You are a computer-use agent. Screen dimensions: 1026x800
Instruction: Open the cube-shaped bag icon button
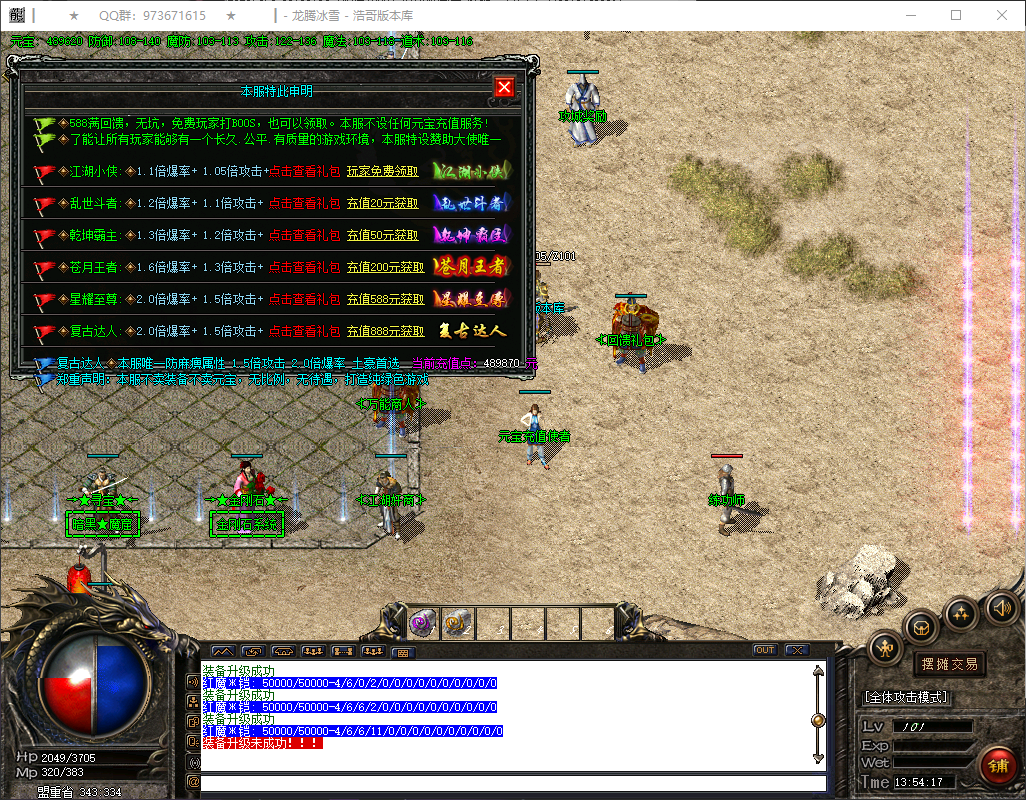click(x=922, y=627)
